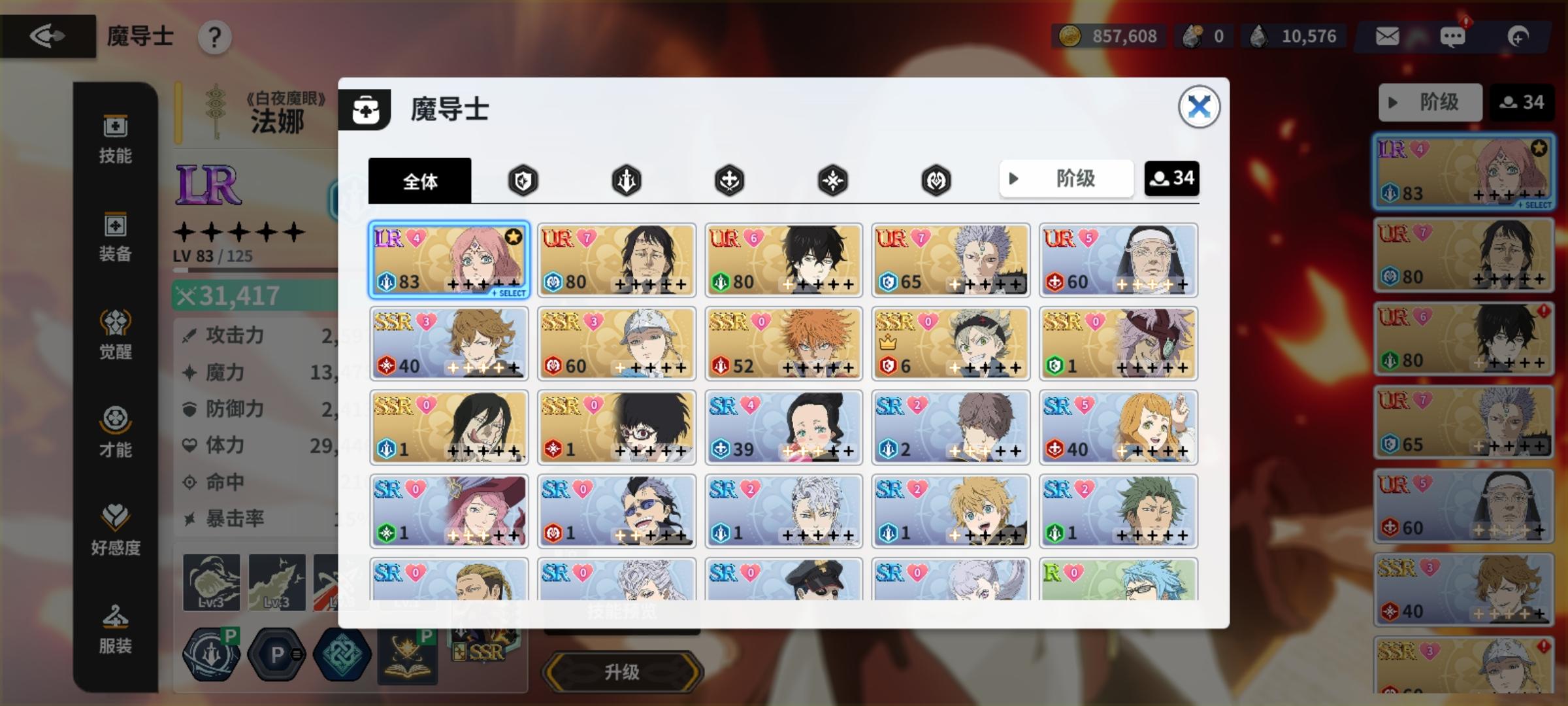Select the SSR Asta character card
Screen dimensions: 1568x706
951,343
